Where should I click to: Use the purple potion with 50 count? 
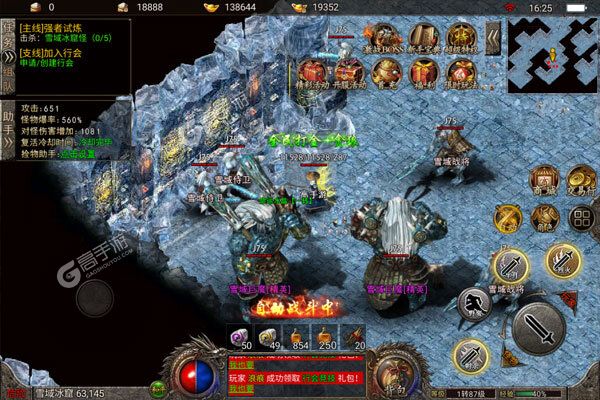click(x=241, y=337)
